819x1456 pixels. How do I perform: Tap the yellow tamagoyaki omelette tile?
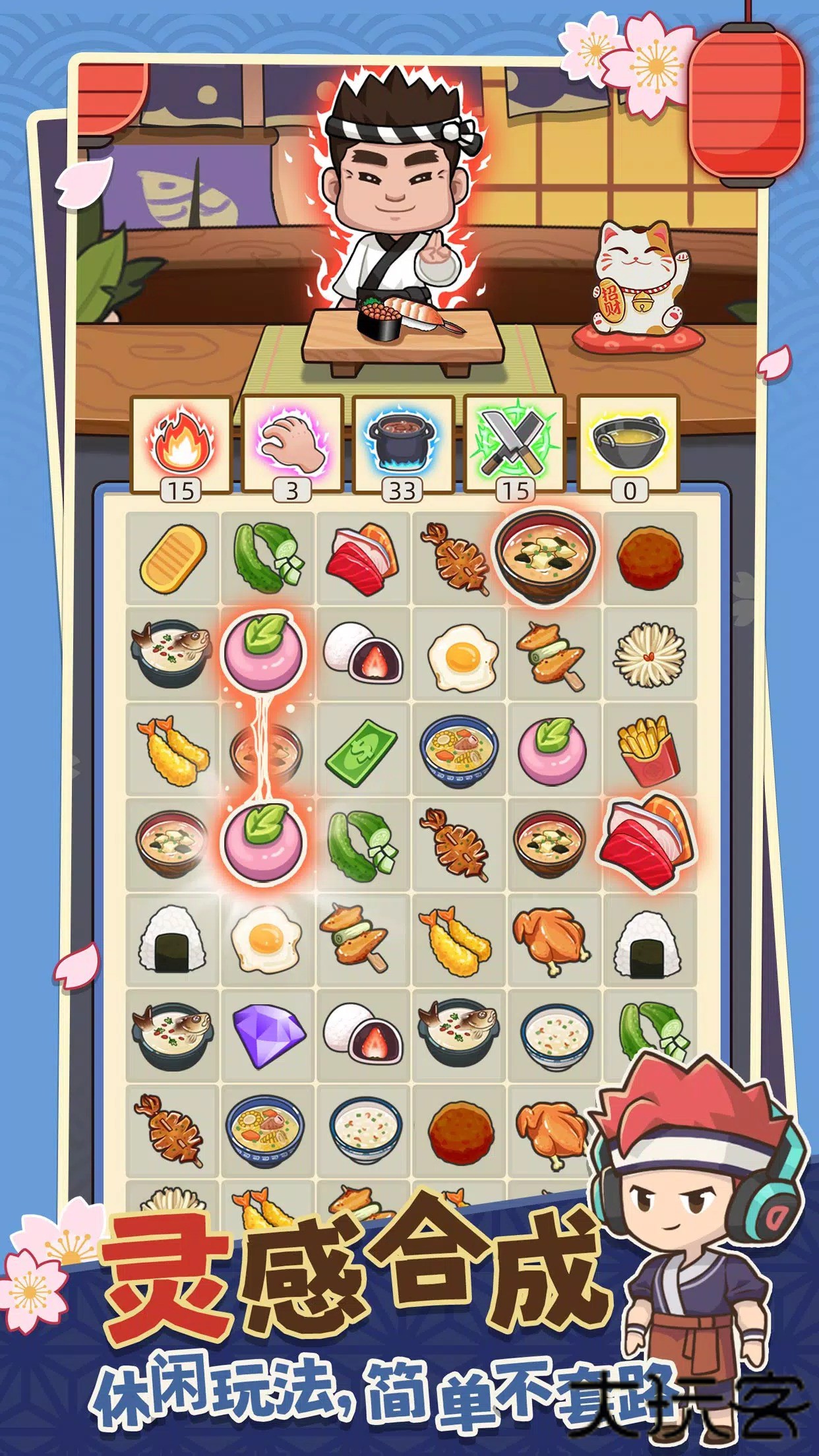pyautogui.click(x=173, y=558)
